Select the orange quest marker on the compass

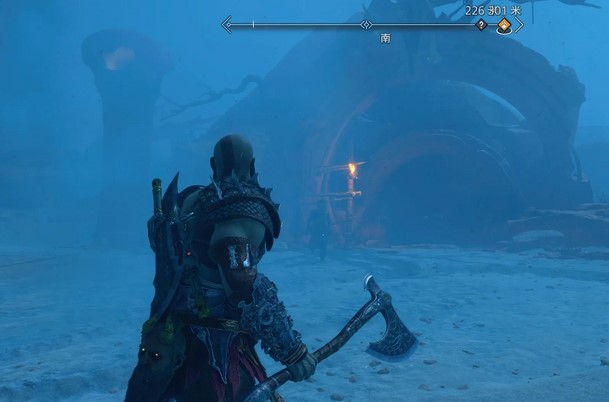pyautogui.click(x=504, y=26)
